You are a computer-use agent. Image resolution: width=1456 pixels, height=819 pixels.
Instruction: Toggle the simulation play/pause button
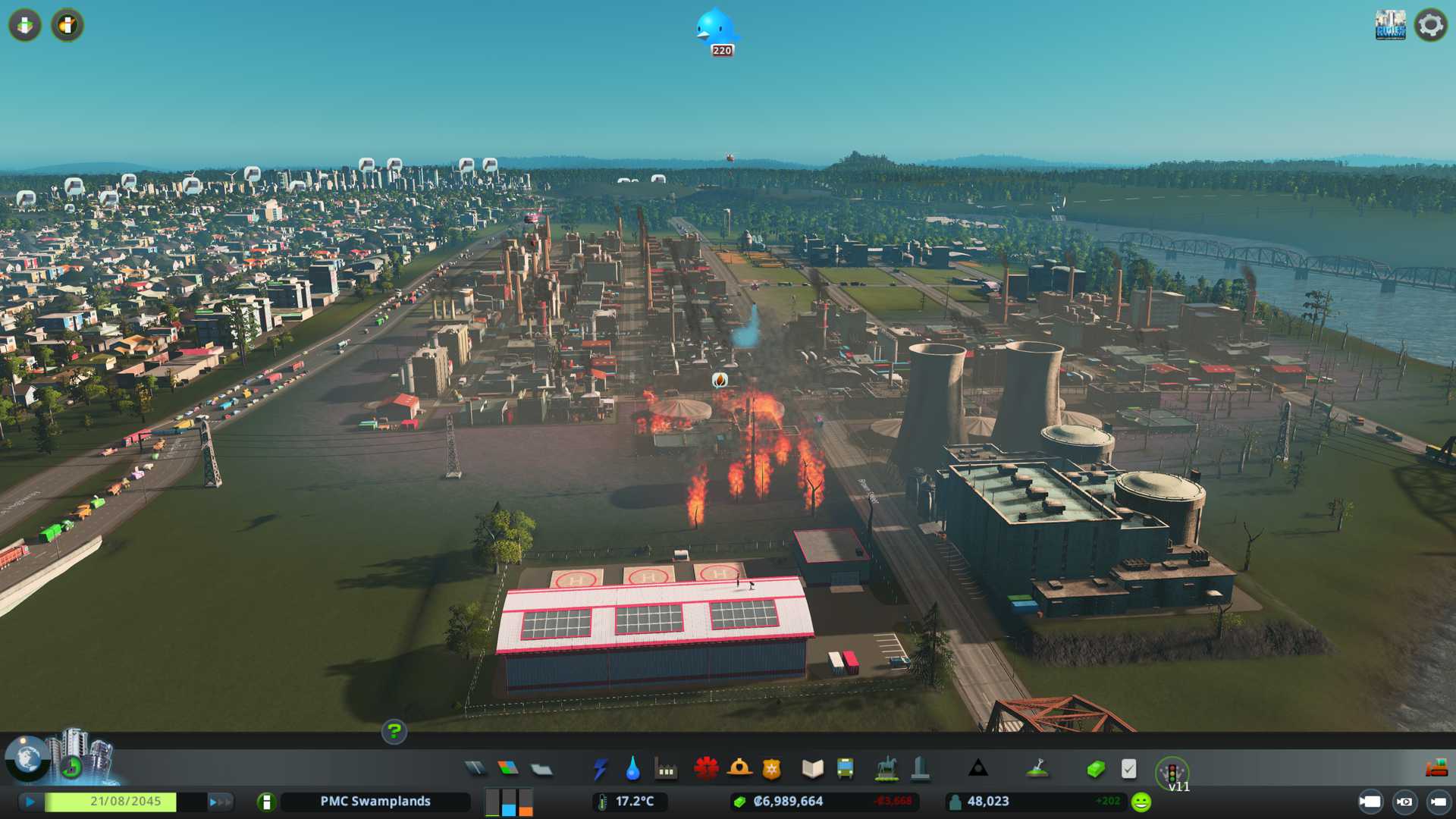pyautogui.click(x=30, y=802)
